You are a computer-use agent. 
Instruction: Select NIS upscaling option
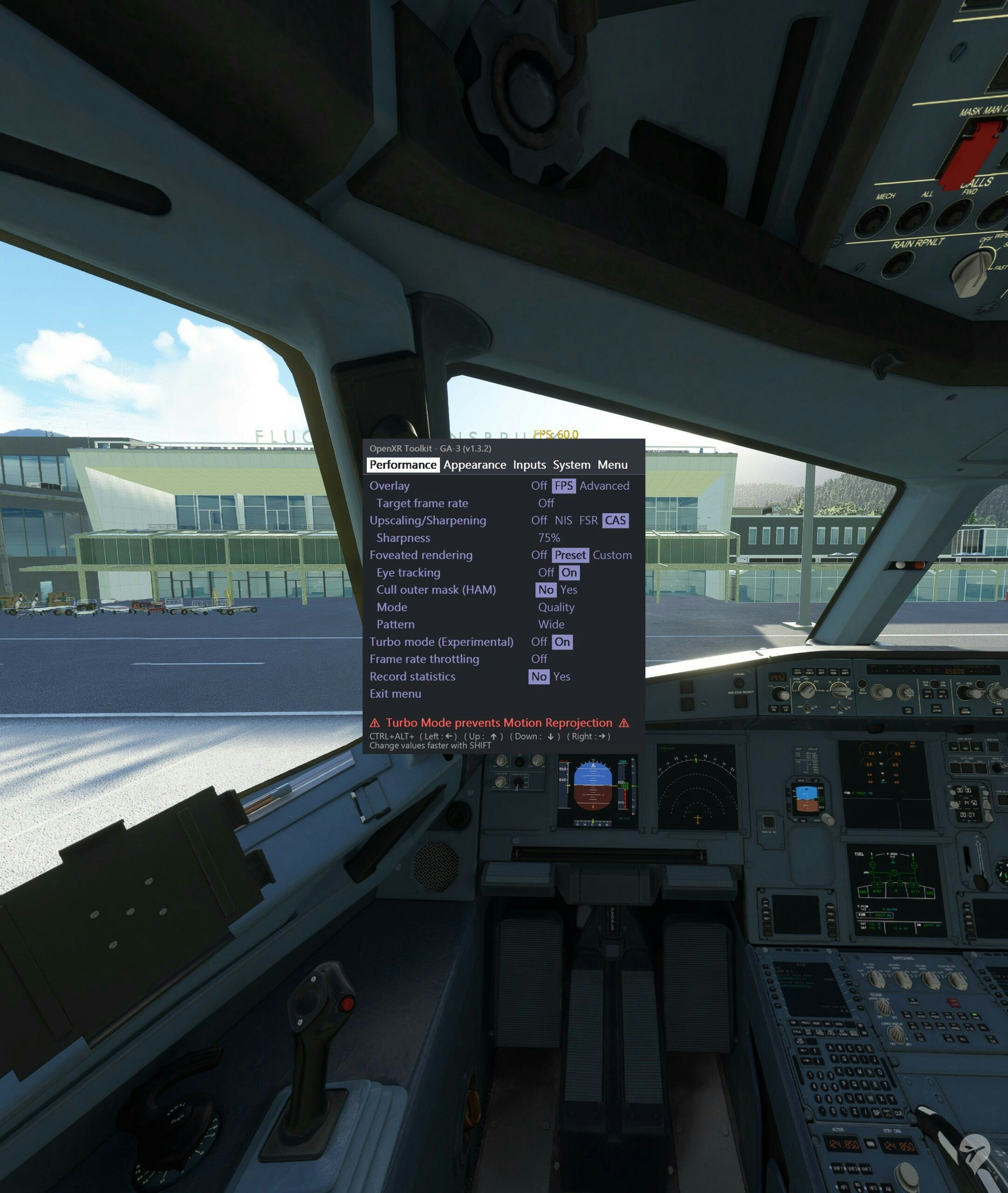click(x=563, y=521)
